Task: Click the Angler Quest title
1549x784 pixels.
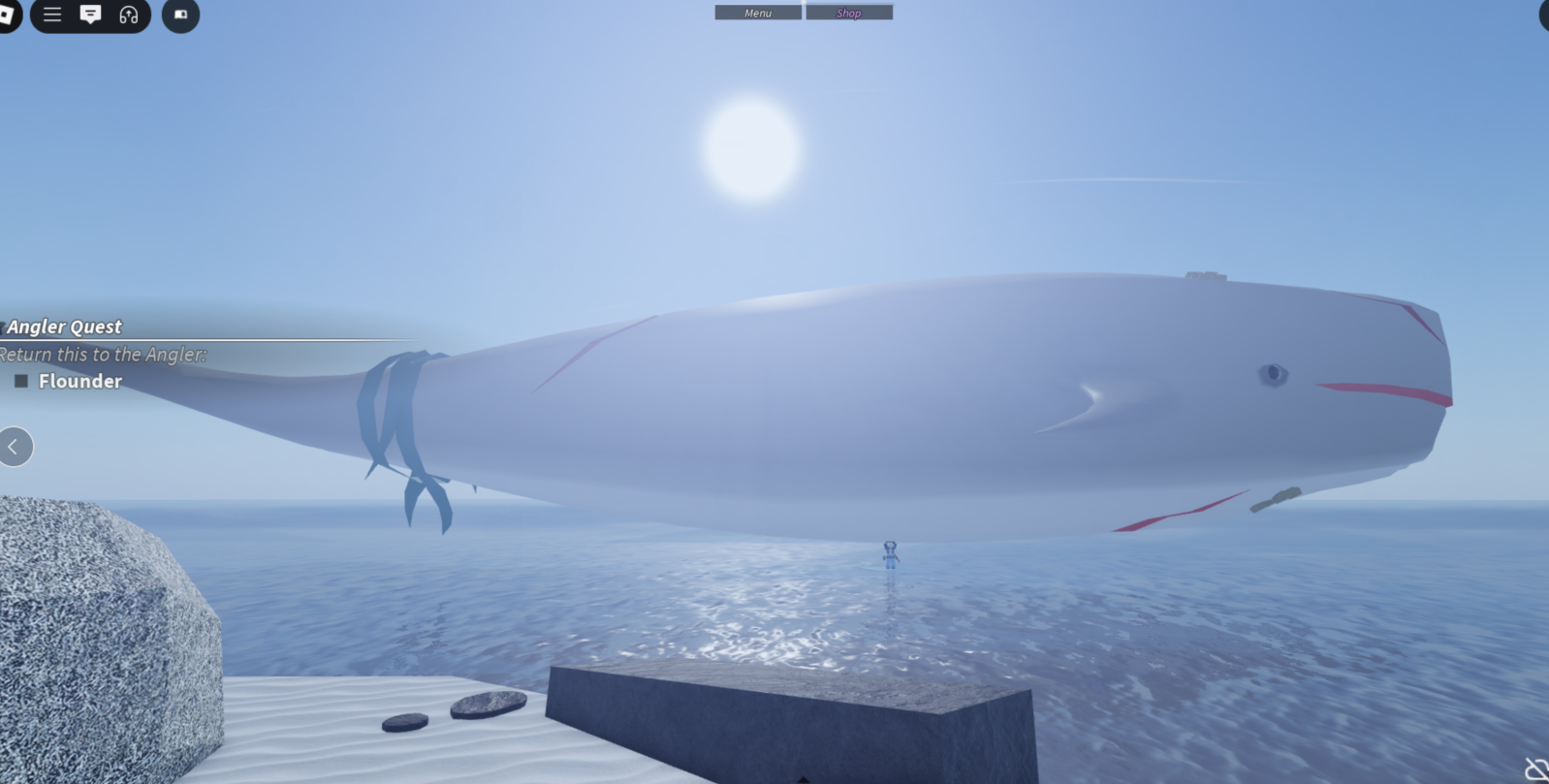Action: (x=63, y=327)
